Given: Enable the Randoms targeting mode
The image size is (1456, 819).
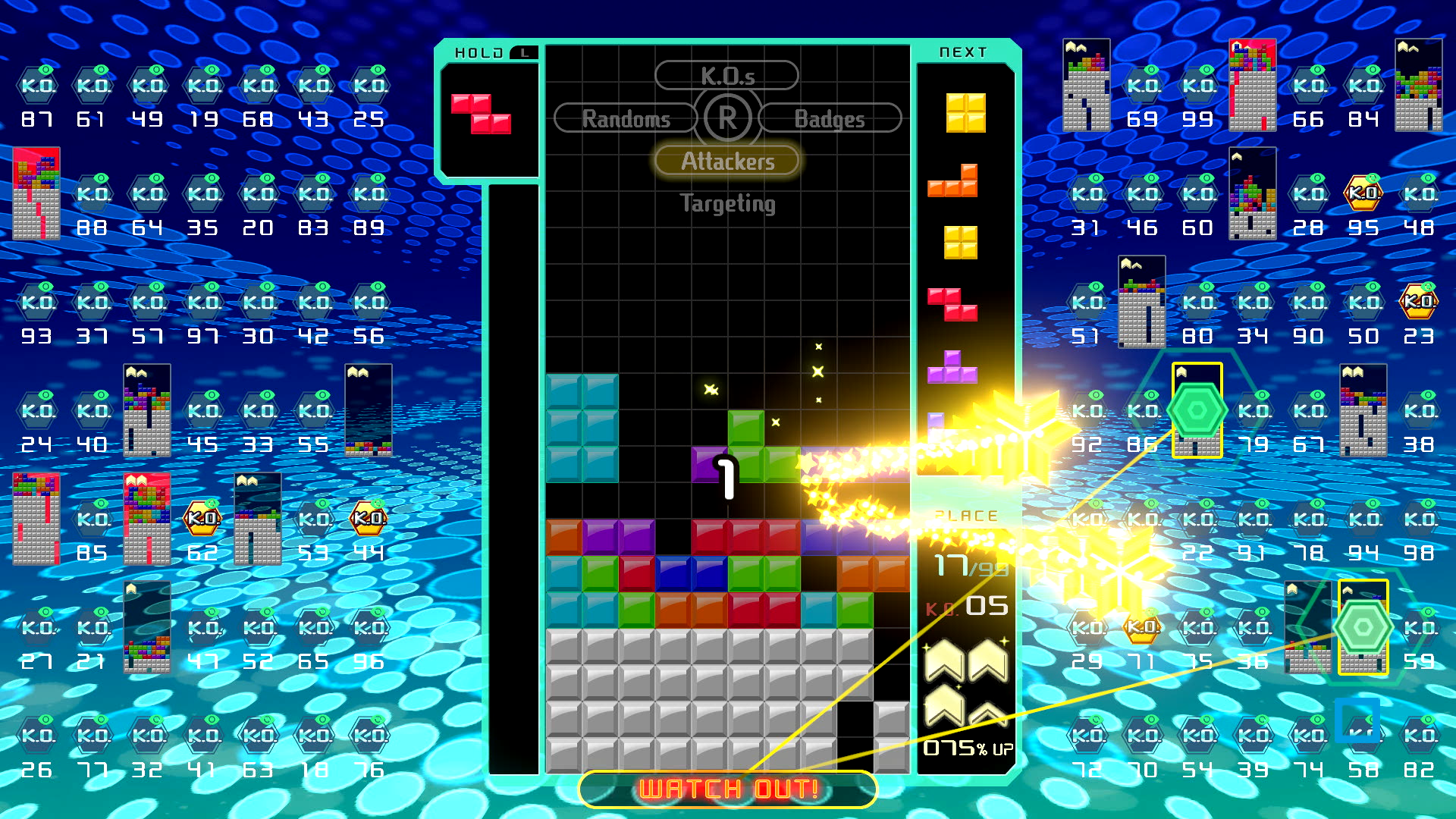Looking at the screenshot, I should tap(626, 118).
